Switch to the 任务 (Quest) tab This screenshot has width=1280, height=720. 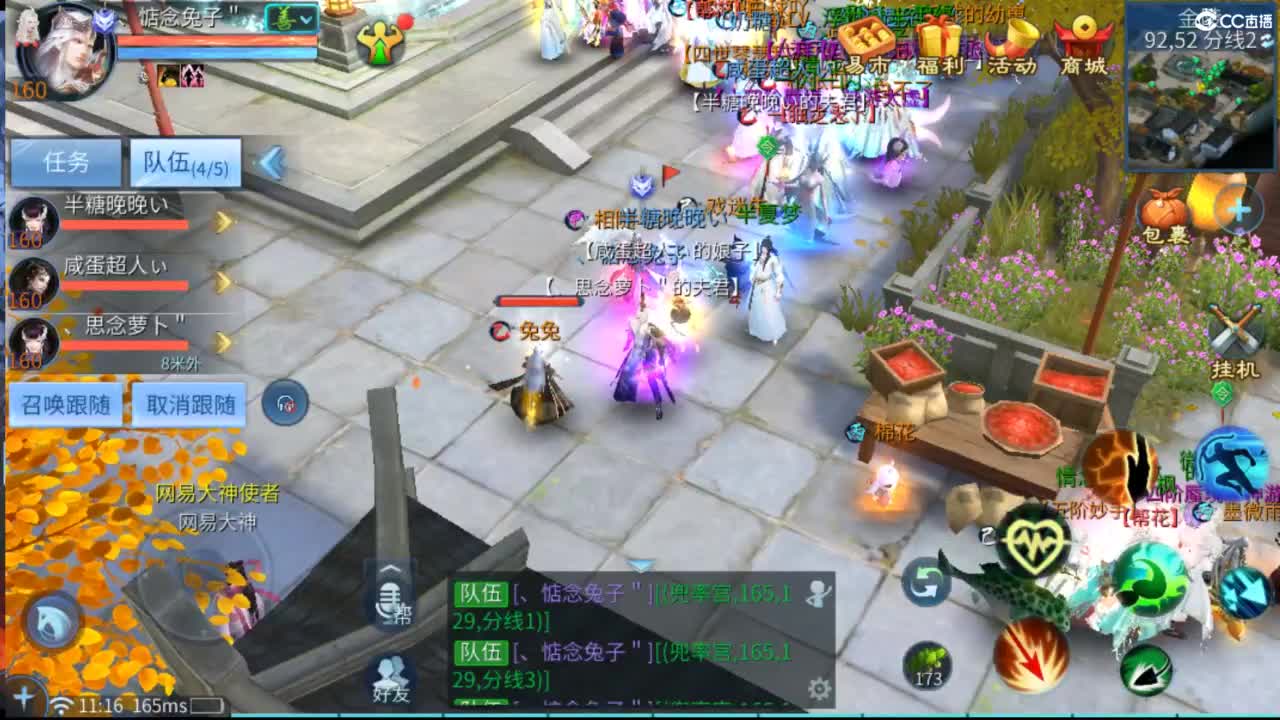[65, 161]
